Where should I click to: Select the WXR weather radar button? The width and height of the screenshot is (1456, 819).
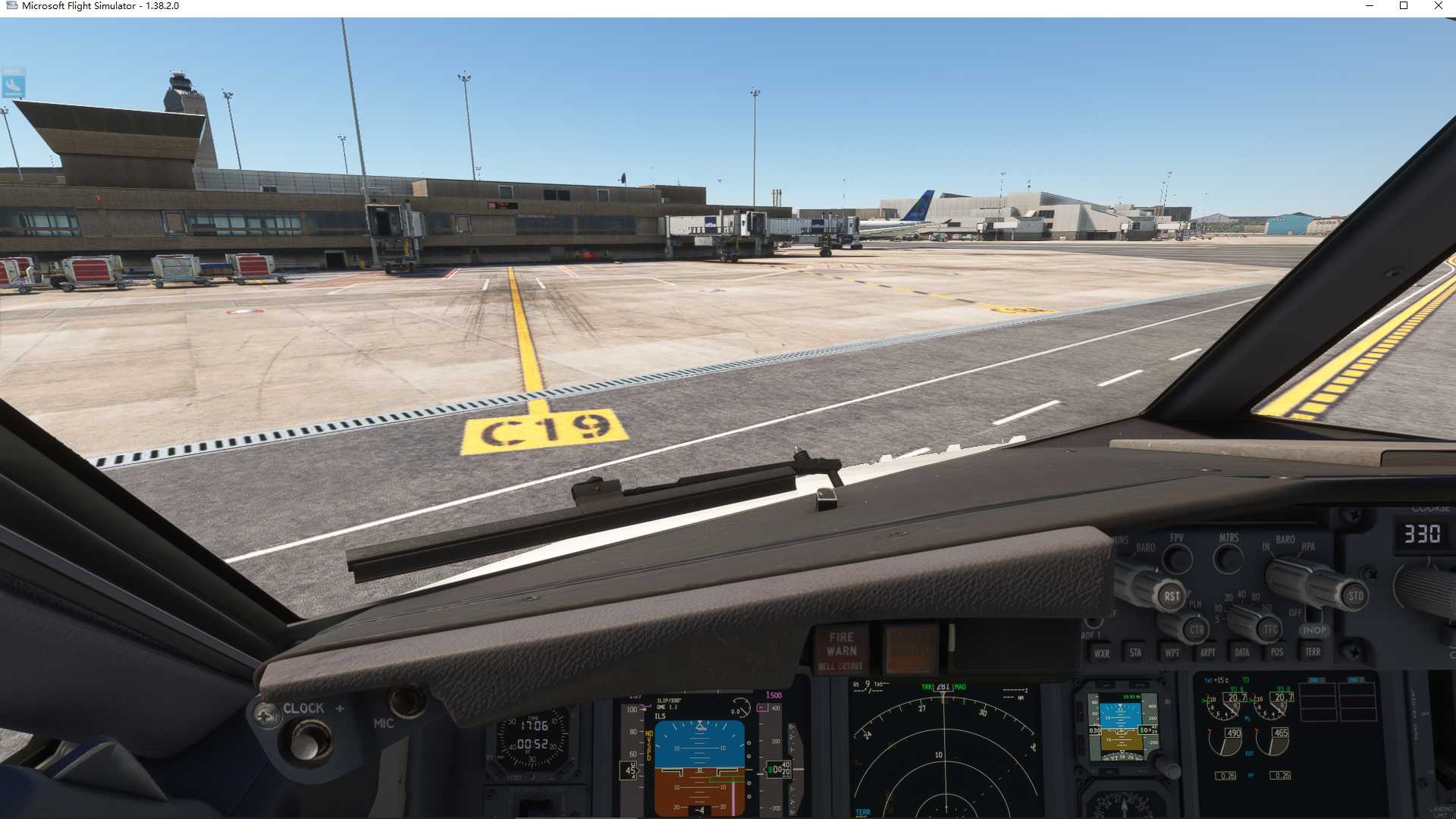tap(1103, 651)
